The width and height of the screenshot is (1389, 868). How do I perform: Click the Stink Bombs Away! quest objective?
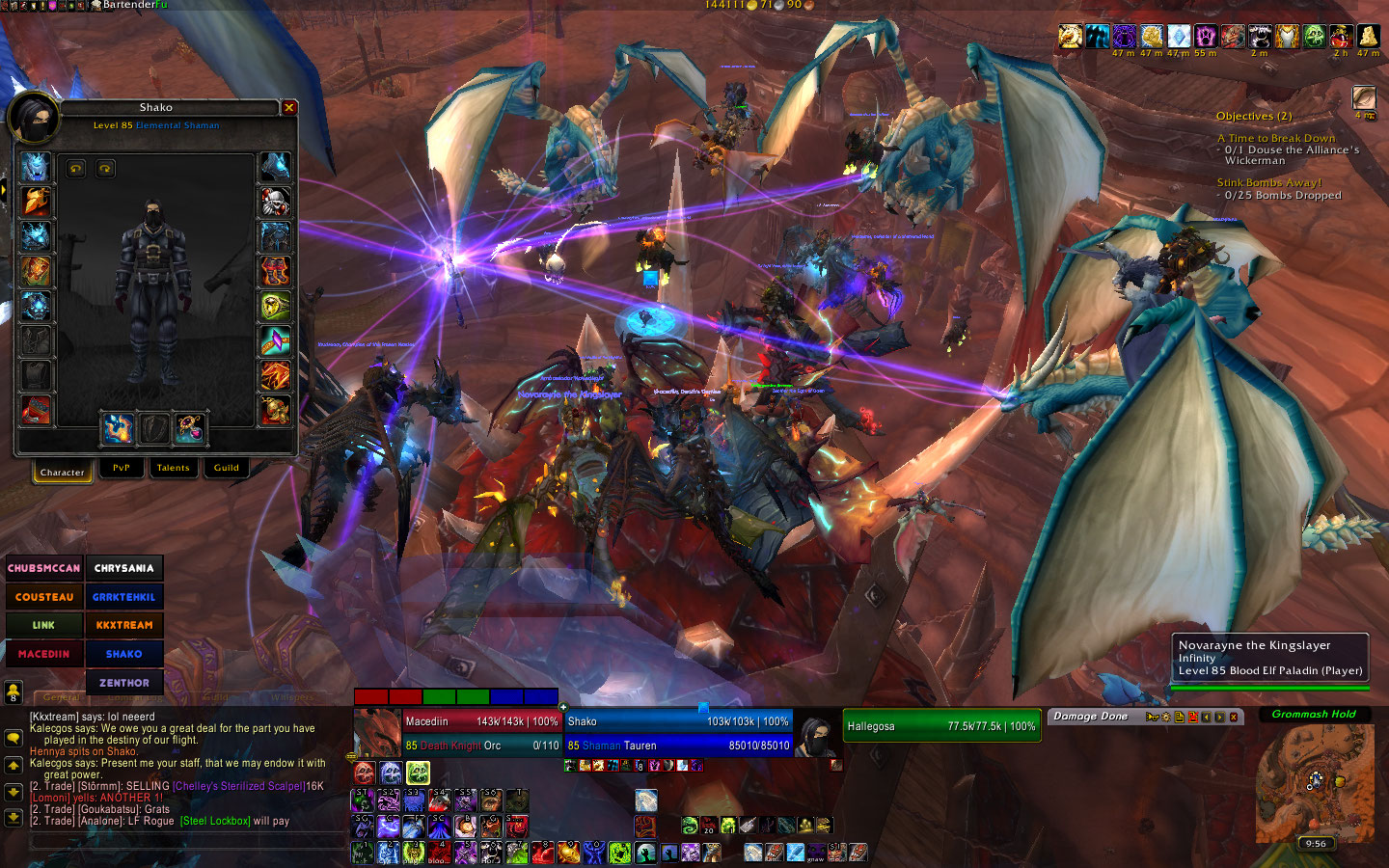tap(1269, 182)
